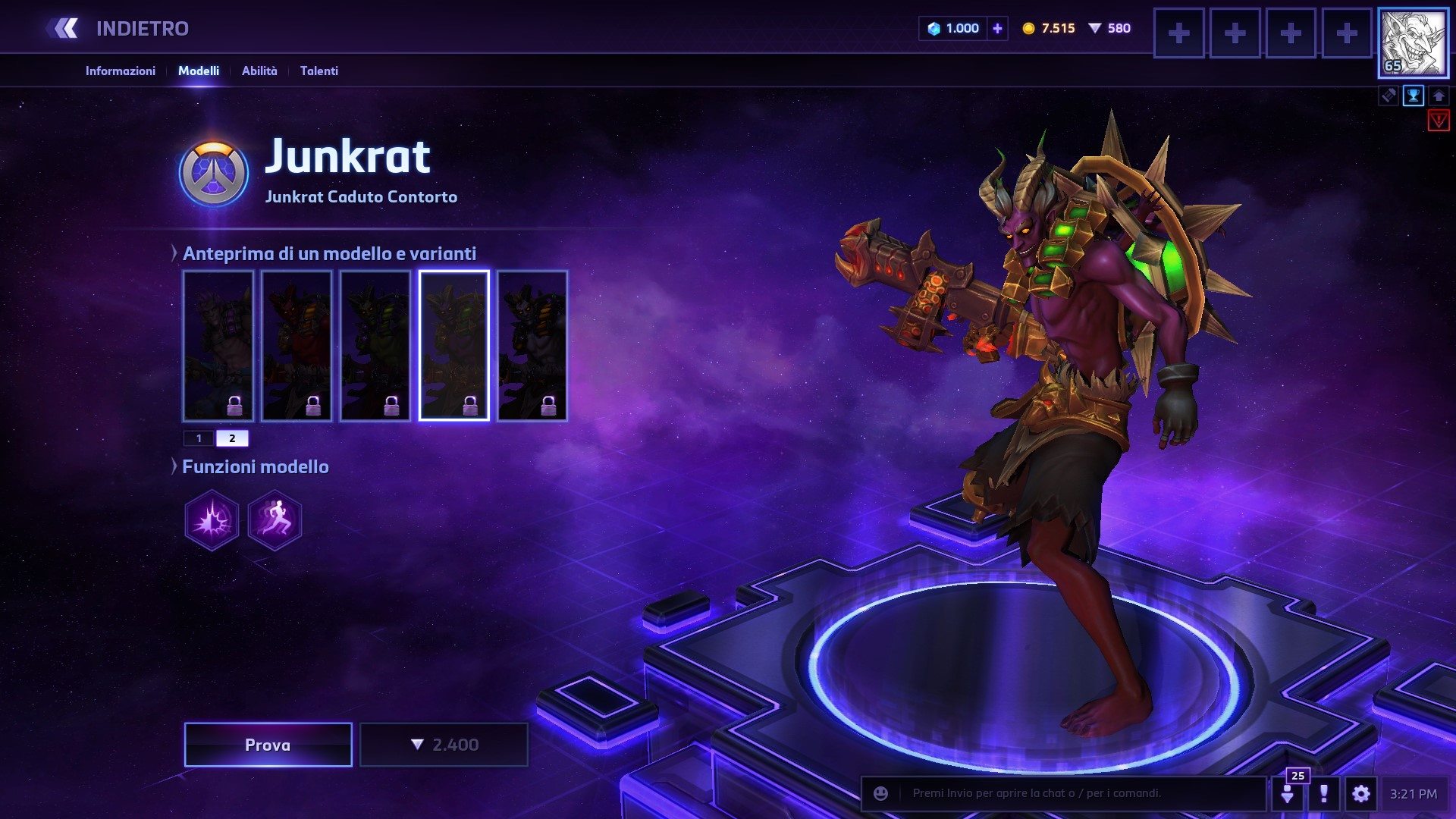Select the red Junkrat skin variant
The height and width of the screenshot is (819, 1456).
point(297,346)
